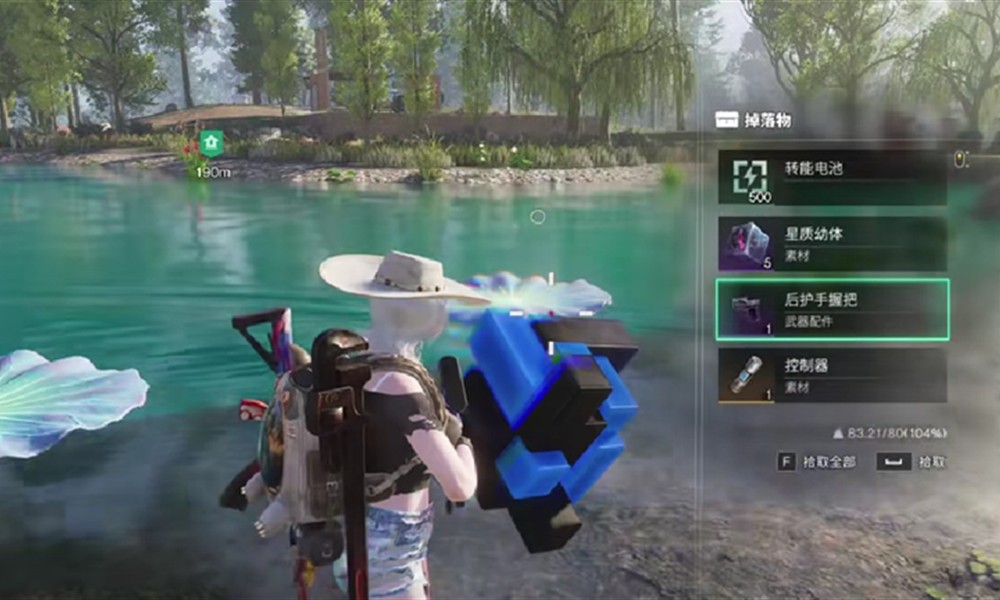Choose the 星质幼体 material item
This screenshot has width=1000, height=600.
tap(832, 244)
